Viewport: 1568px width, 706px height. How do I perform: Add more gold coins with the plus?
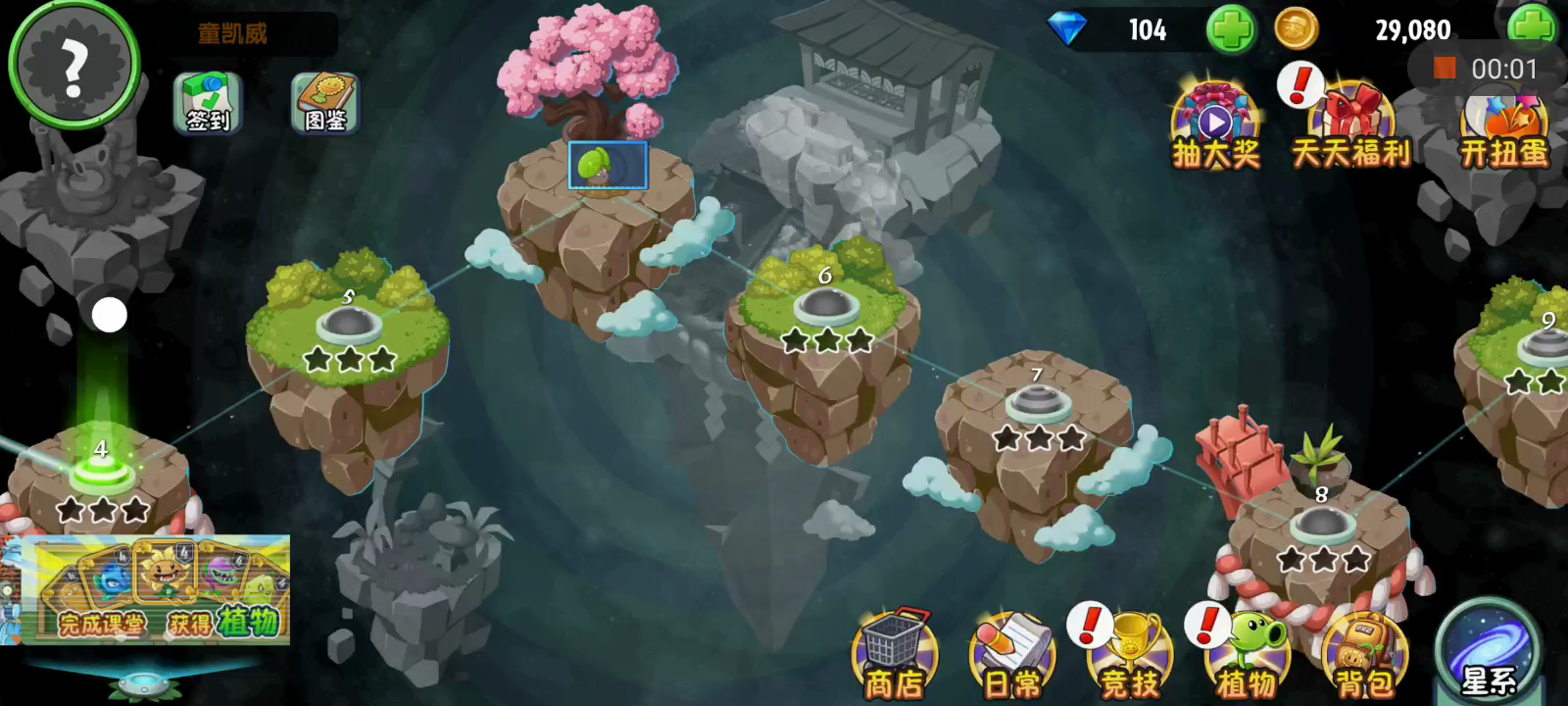pos(1531,27)
